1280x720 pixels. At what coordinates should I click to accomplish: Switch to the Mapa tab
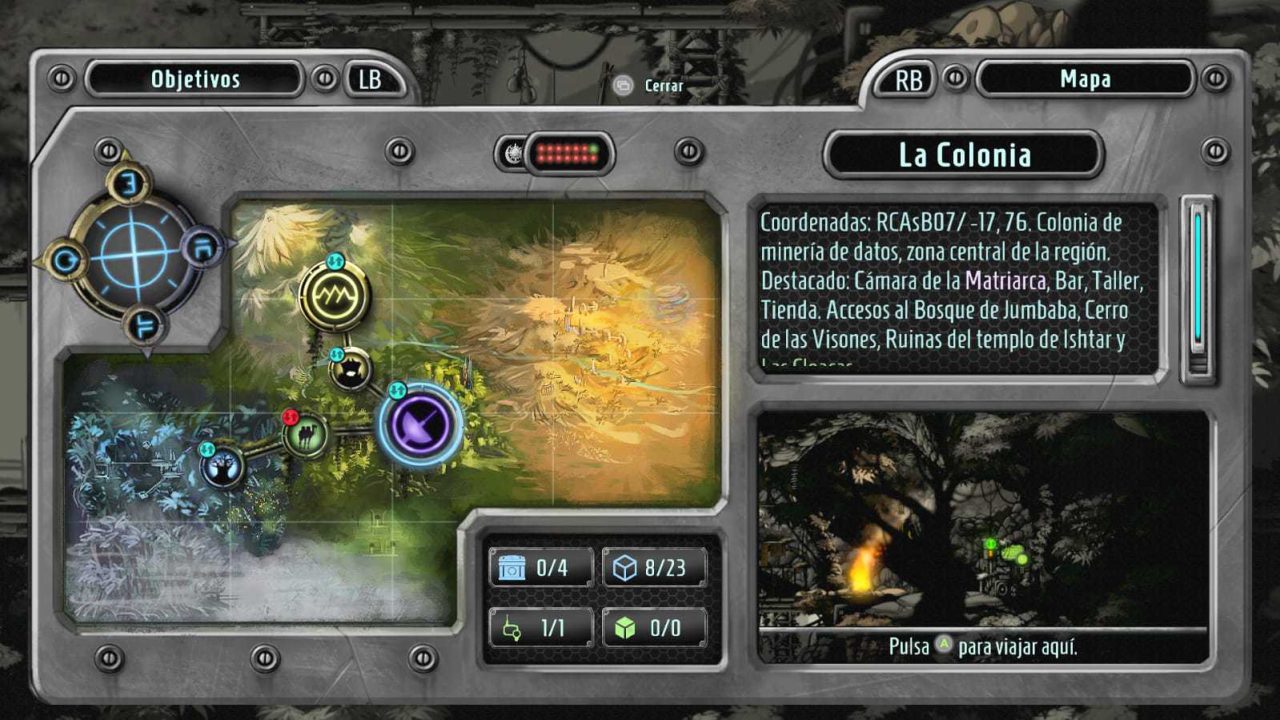[x=1085, y=79]
